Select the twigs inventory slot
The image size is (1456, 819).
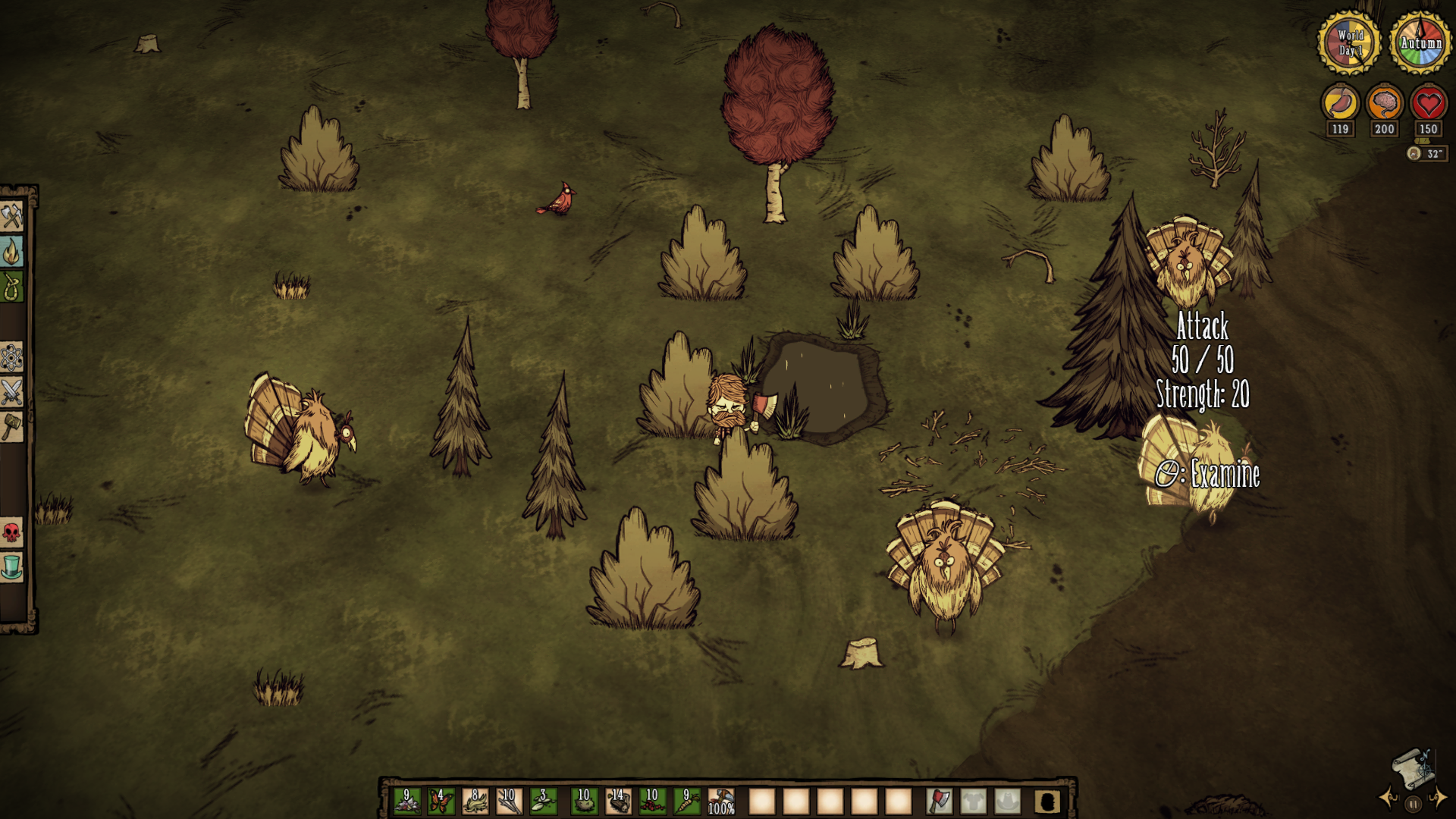coord(509,801)
